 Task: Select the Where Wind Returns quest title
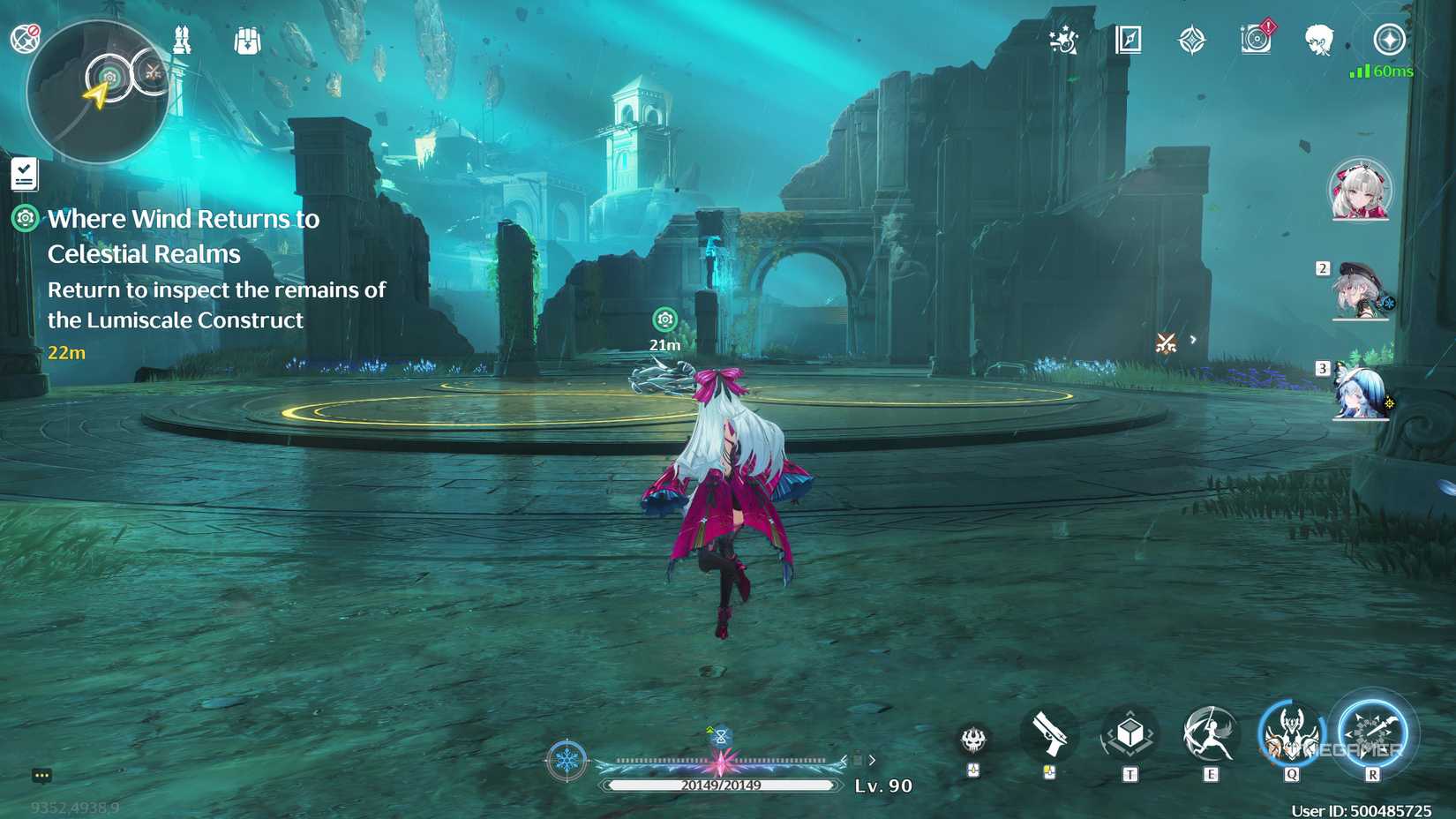point(185,236)
